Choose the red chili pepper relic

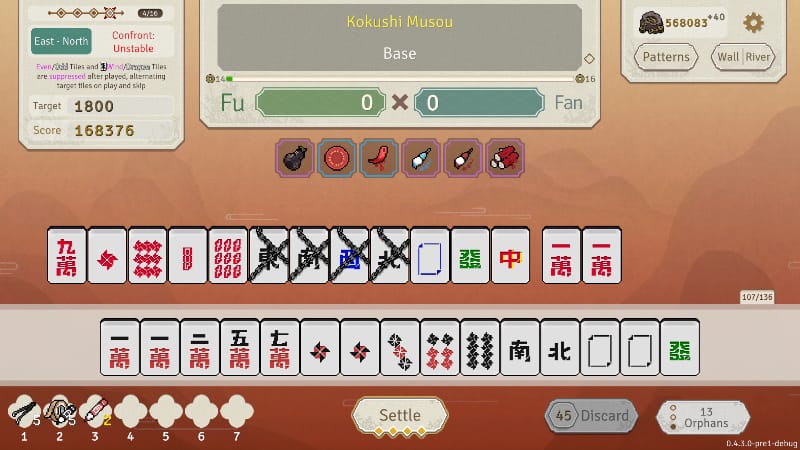pyautogui.click(x=379, y=158)
